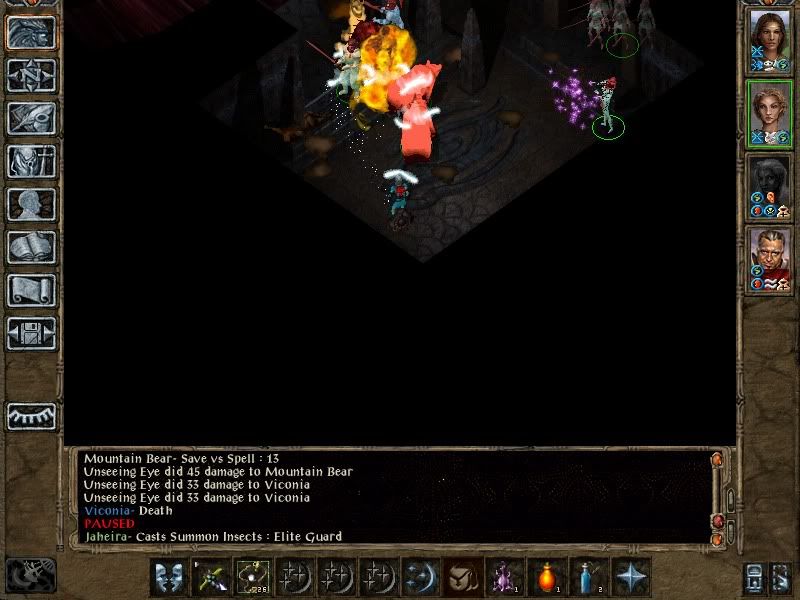This screenshot has height=600, width=800.
Task: Select the grey-haired man's portrait
Action: click(769, 257)
